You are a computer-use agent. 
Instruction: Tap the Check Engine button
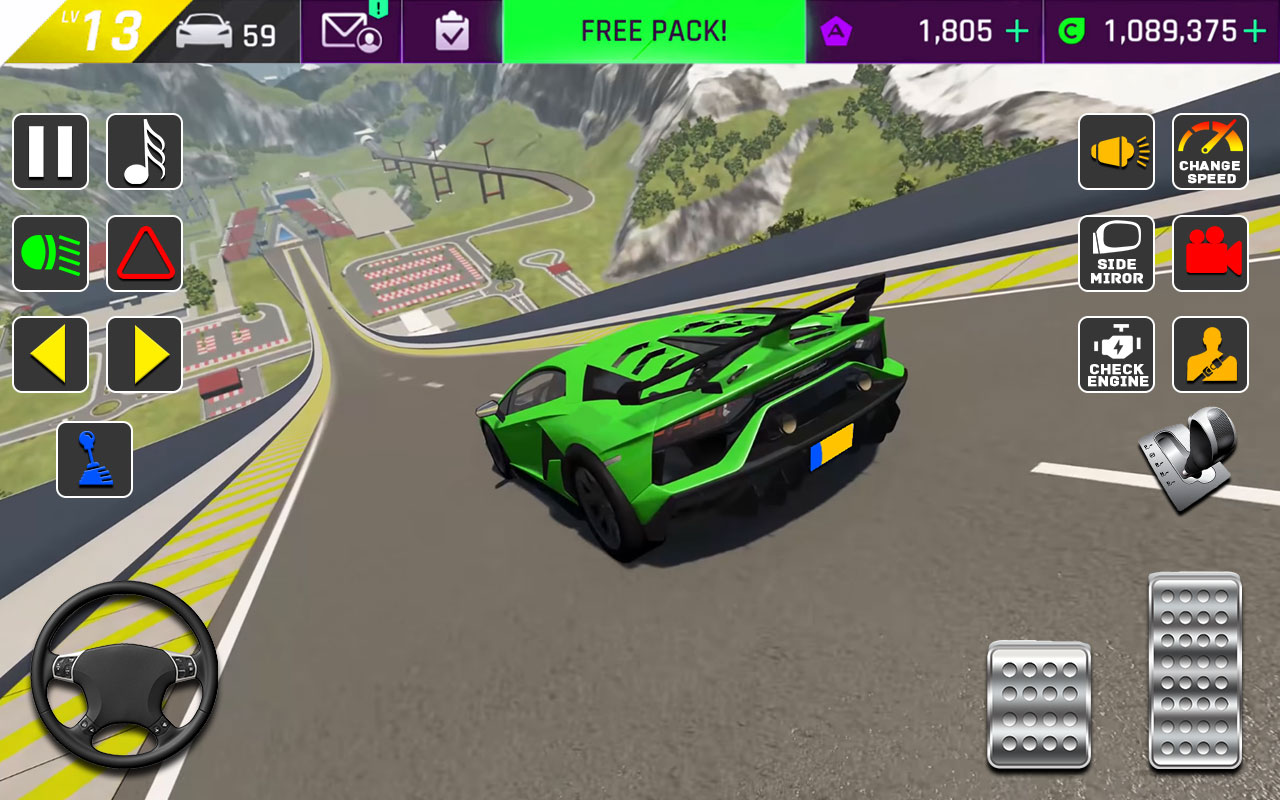[x=1116, y=354]
